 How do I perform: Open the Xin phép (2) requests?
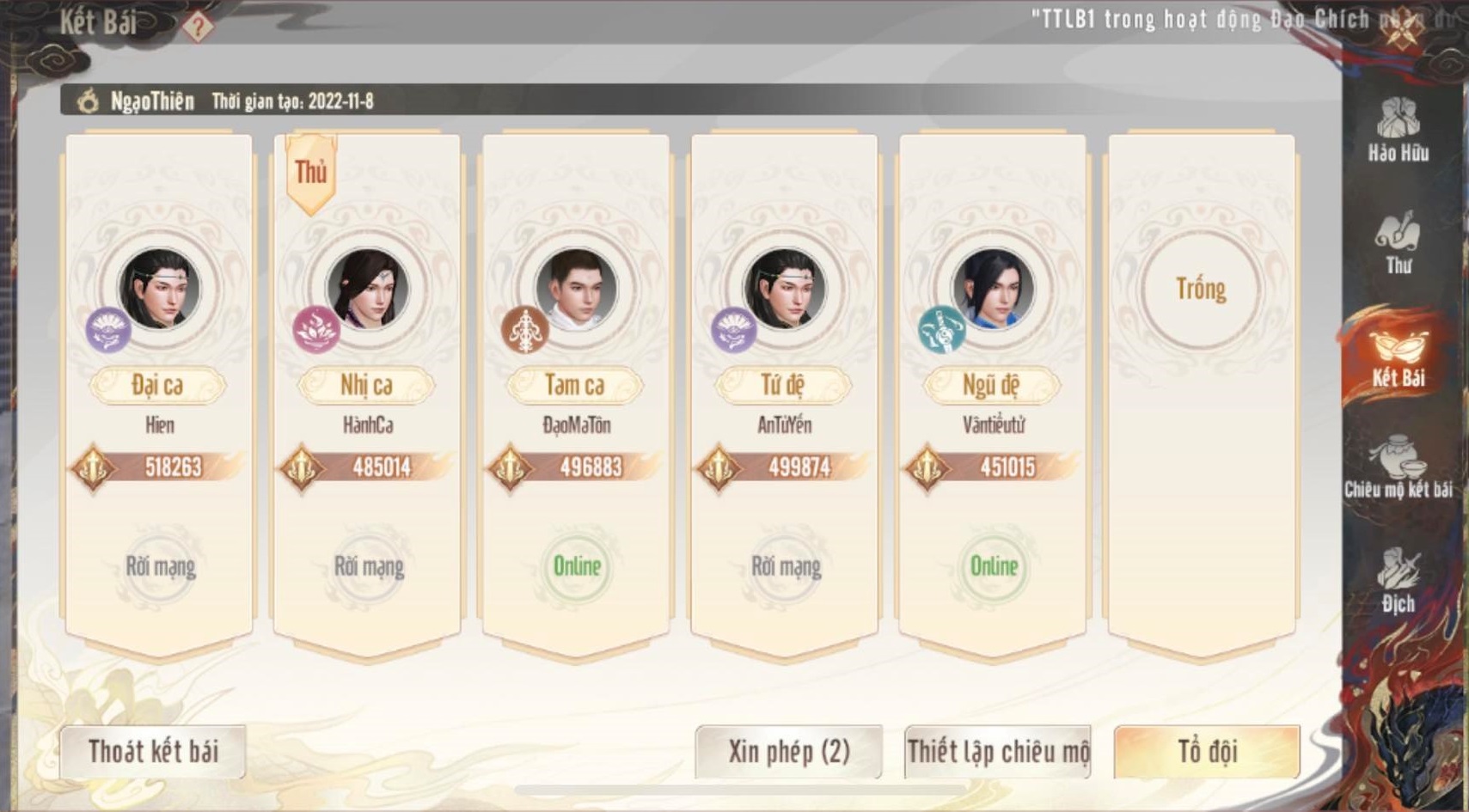pyautogui.click(x=788, y=752)
